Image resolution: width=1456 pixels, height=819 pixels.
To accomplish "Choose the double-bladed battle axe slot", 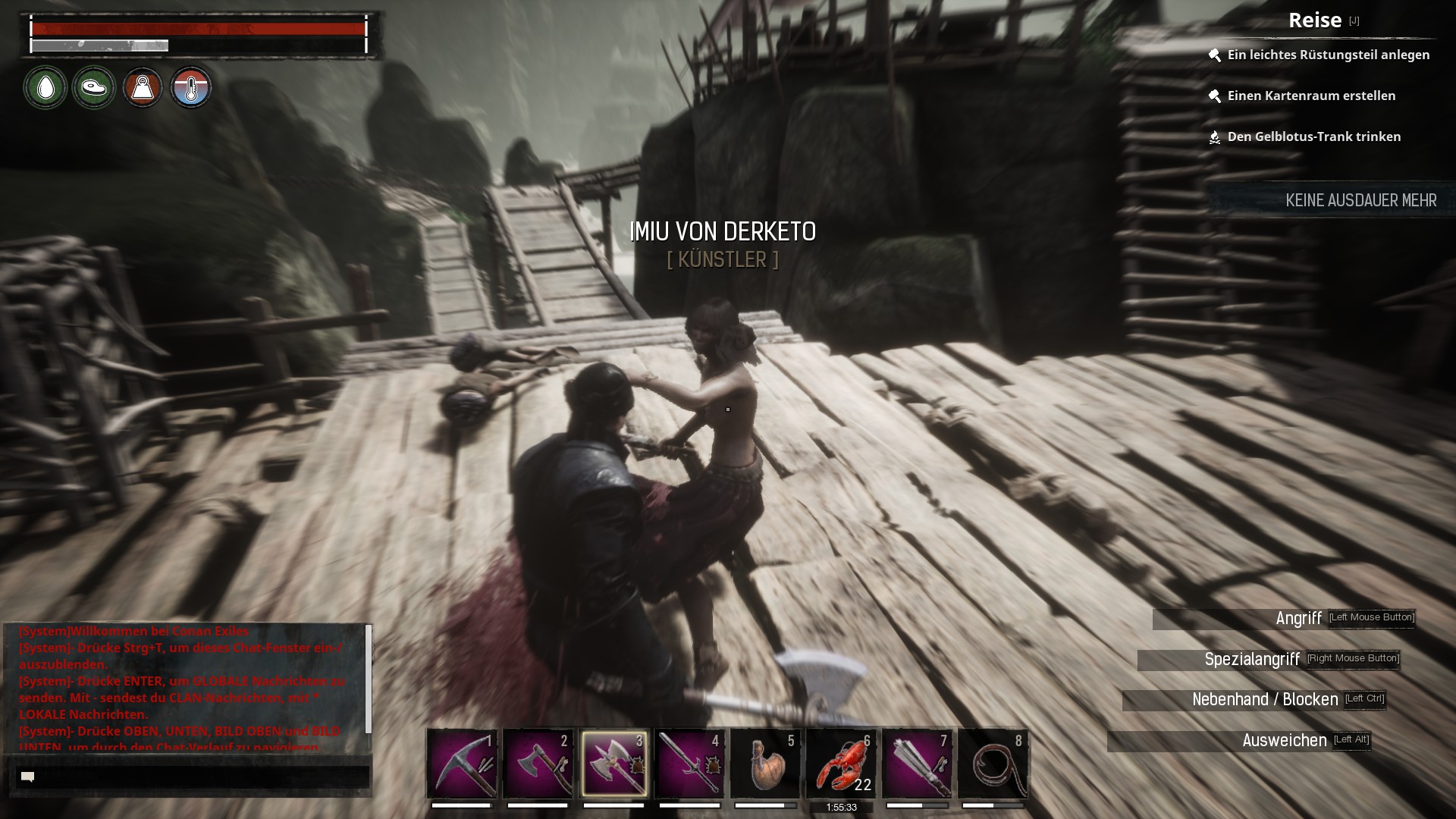I will [613, 763].
